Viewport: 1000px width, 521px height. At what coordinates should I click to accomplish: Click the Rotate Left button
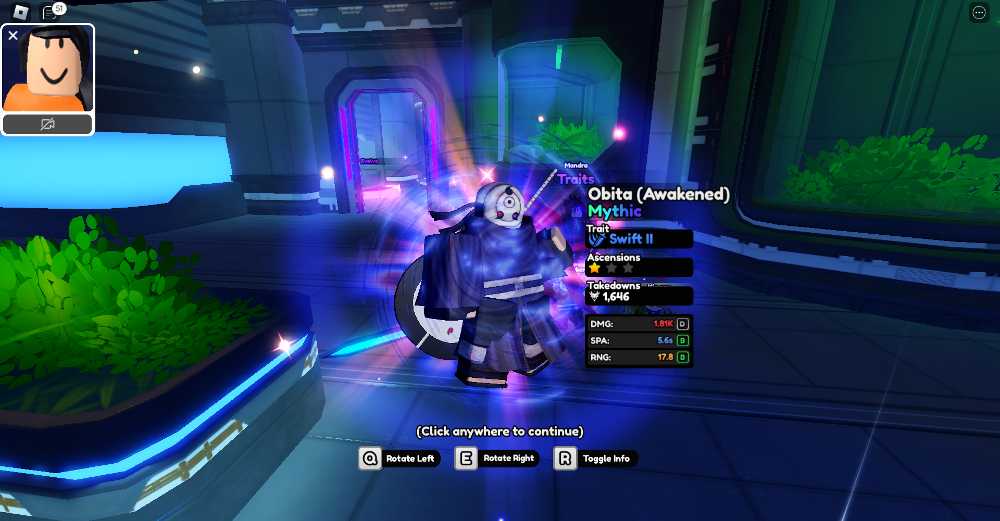[399, 458]
